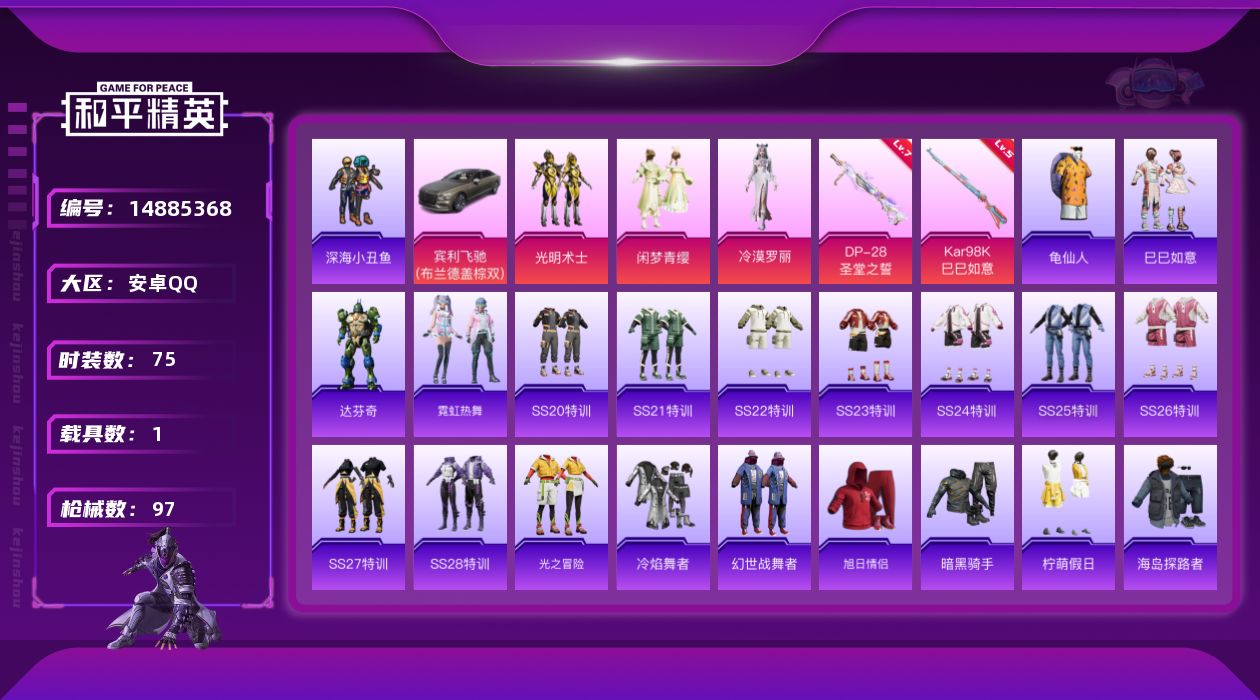Select the 深海小丑鱼 outfit card
The height and width of the screenshot is (700, 1260).
[358, 211]
